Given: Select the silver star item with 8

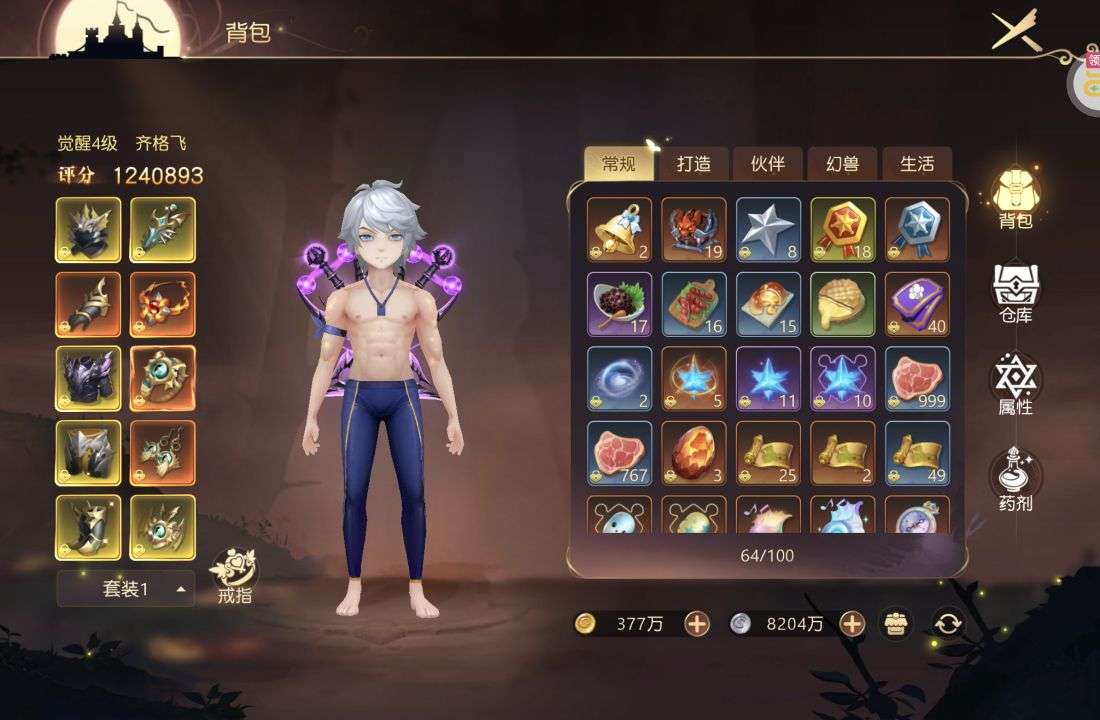Looking at the screenshot, I should pyautogui.click(x=768, y=230).
